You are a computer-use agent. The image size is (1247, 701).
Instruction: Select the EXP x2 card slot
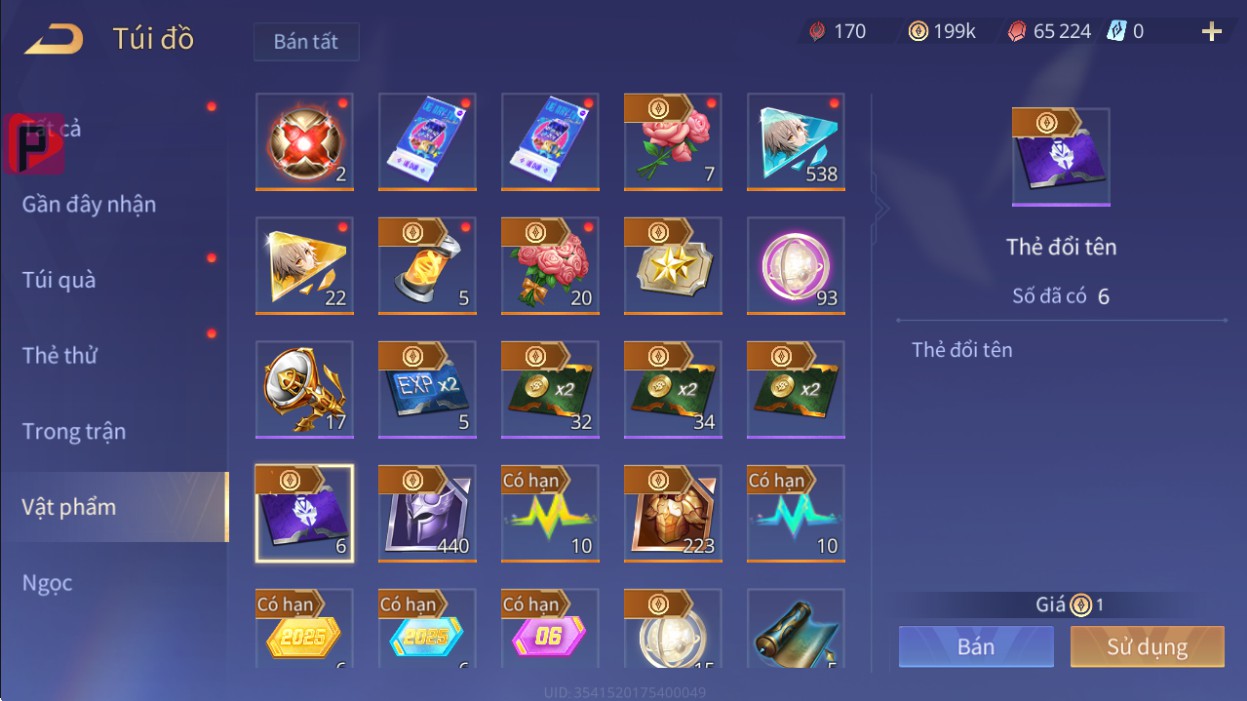pyautogui.click(x=427, y=389)
